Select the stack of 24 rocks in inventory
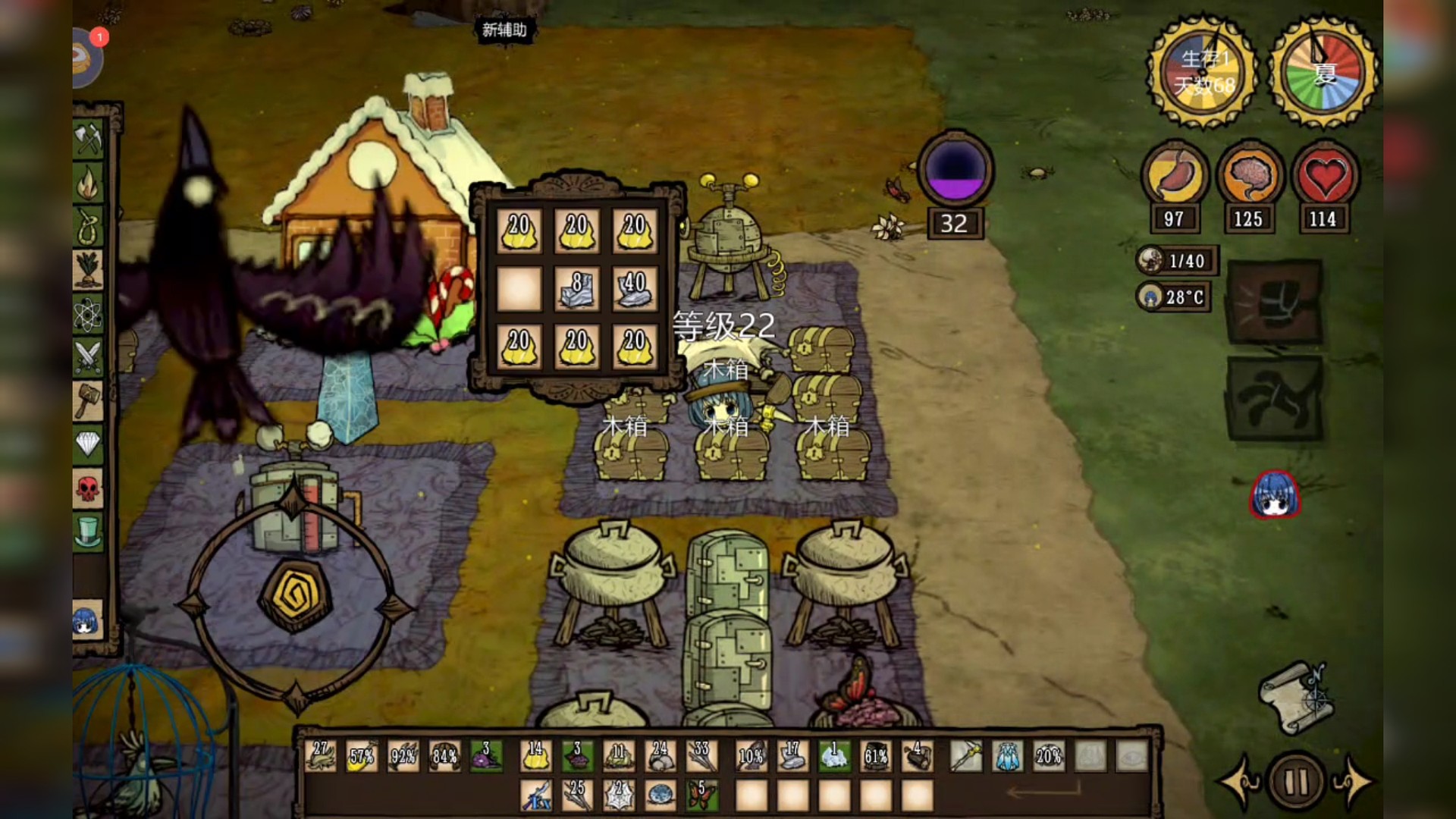This screenshot has width=1456, height=819. [660, 756]
